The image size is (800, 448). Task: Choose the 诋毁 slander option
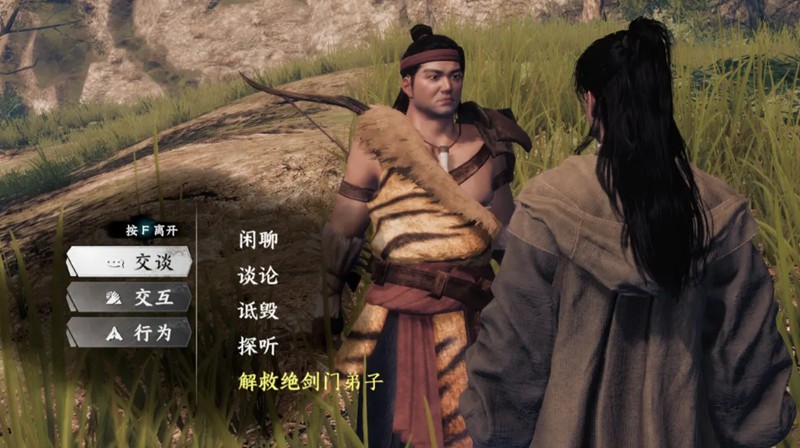click(x=258, y=310)
